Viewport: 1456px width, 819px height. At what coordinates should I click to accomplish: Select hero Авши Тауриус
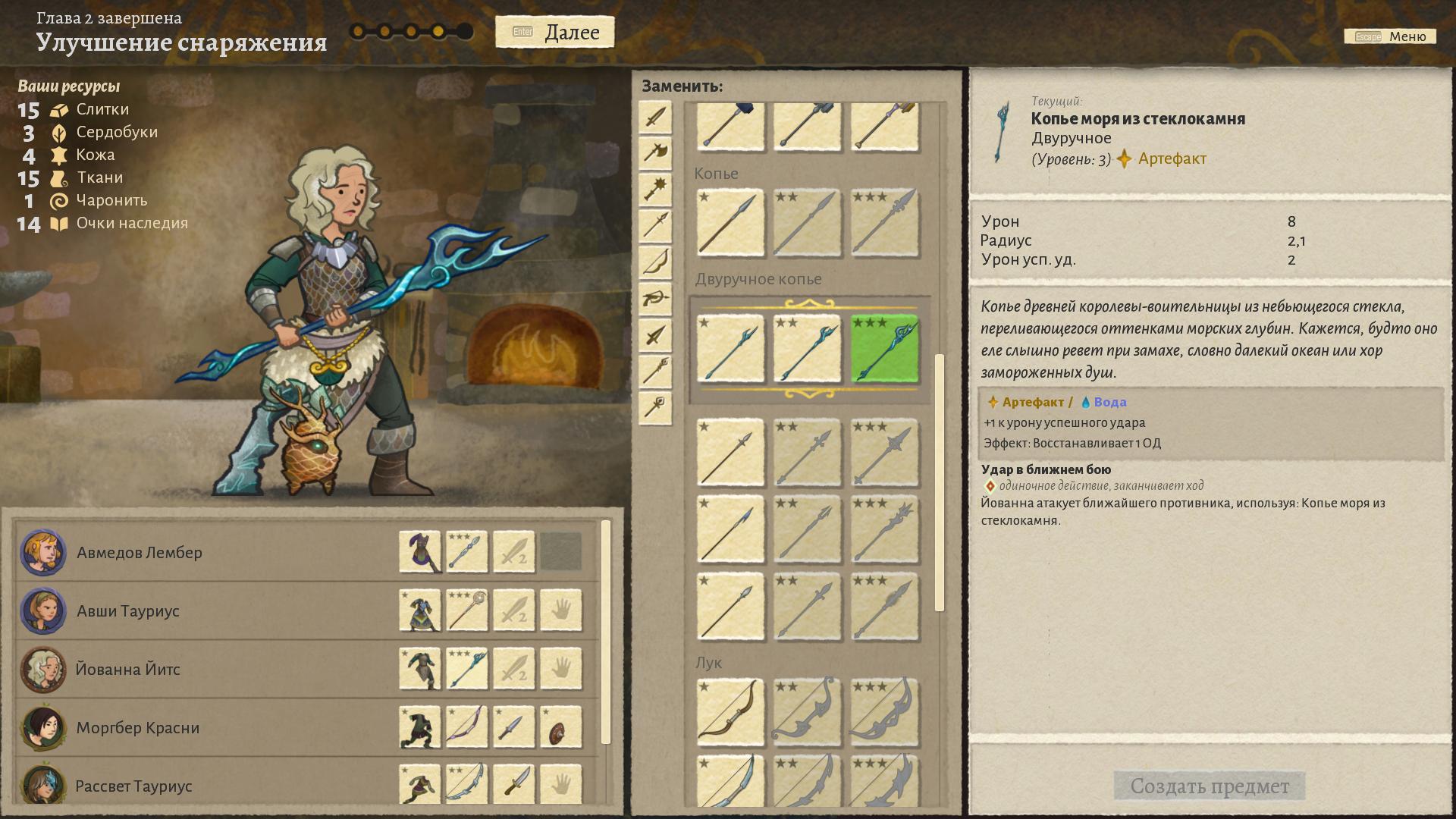click(128, 611)
